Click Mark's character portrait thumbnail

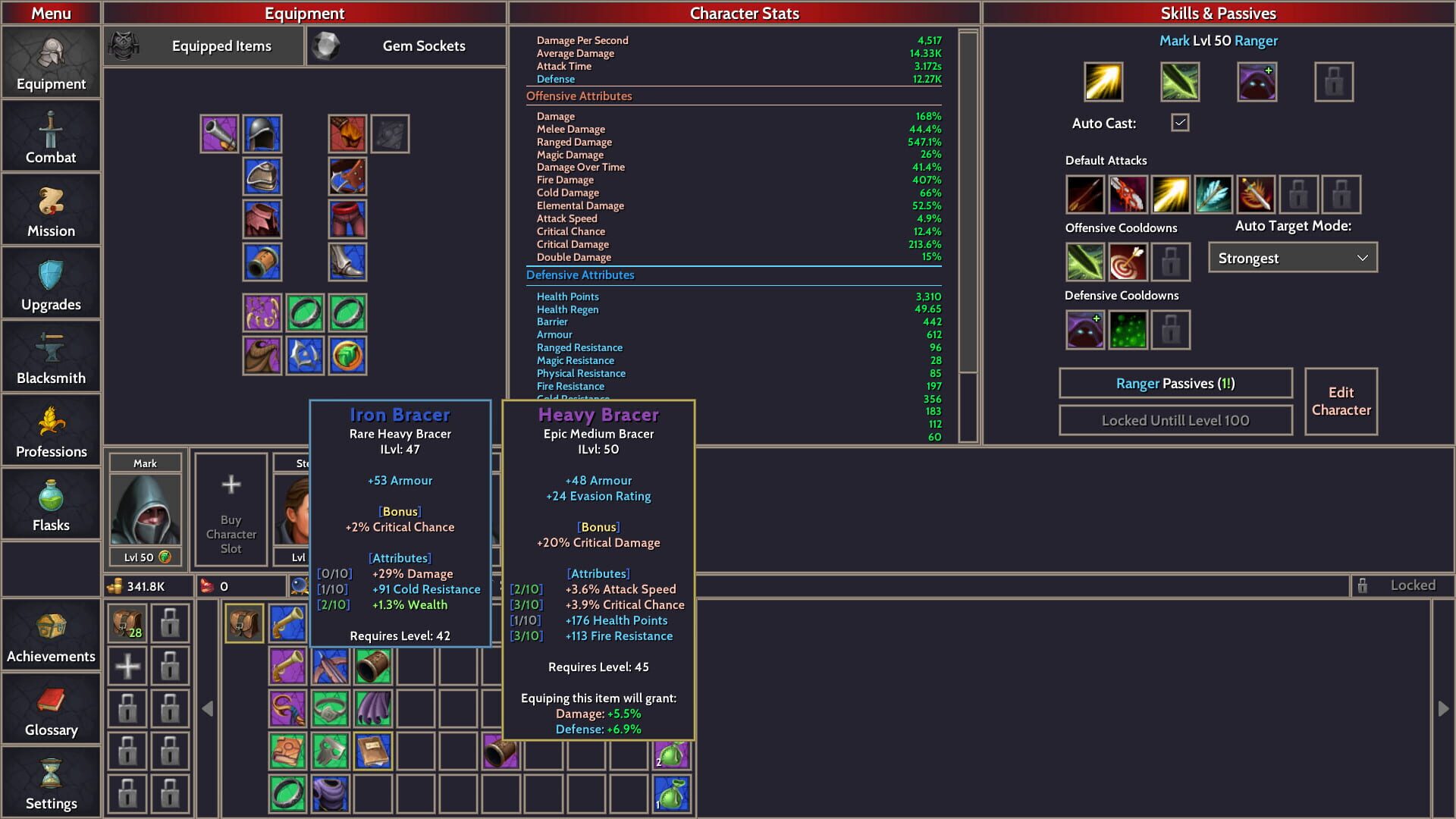click(146, 510)
